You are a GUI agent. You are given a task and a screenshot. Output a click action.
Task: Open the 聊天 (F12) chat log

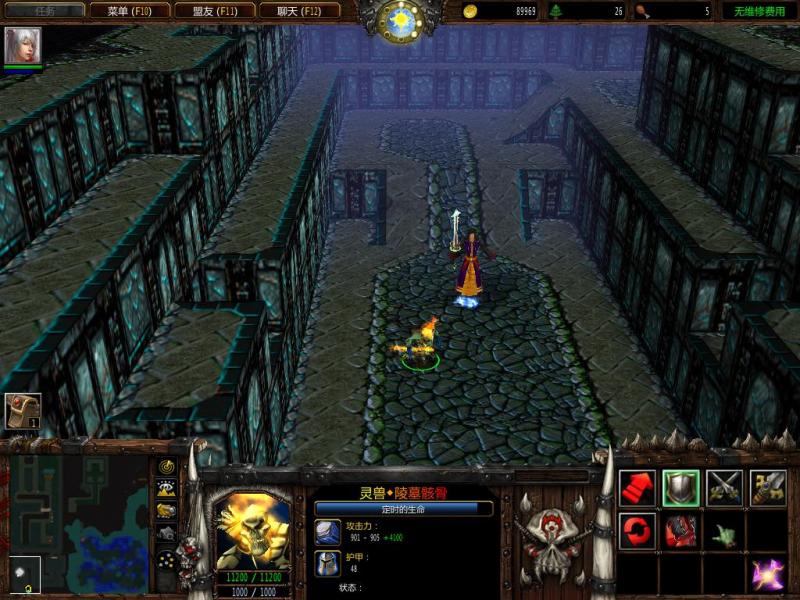pyautogui.click(x=299, y=11)
